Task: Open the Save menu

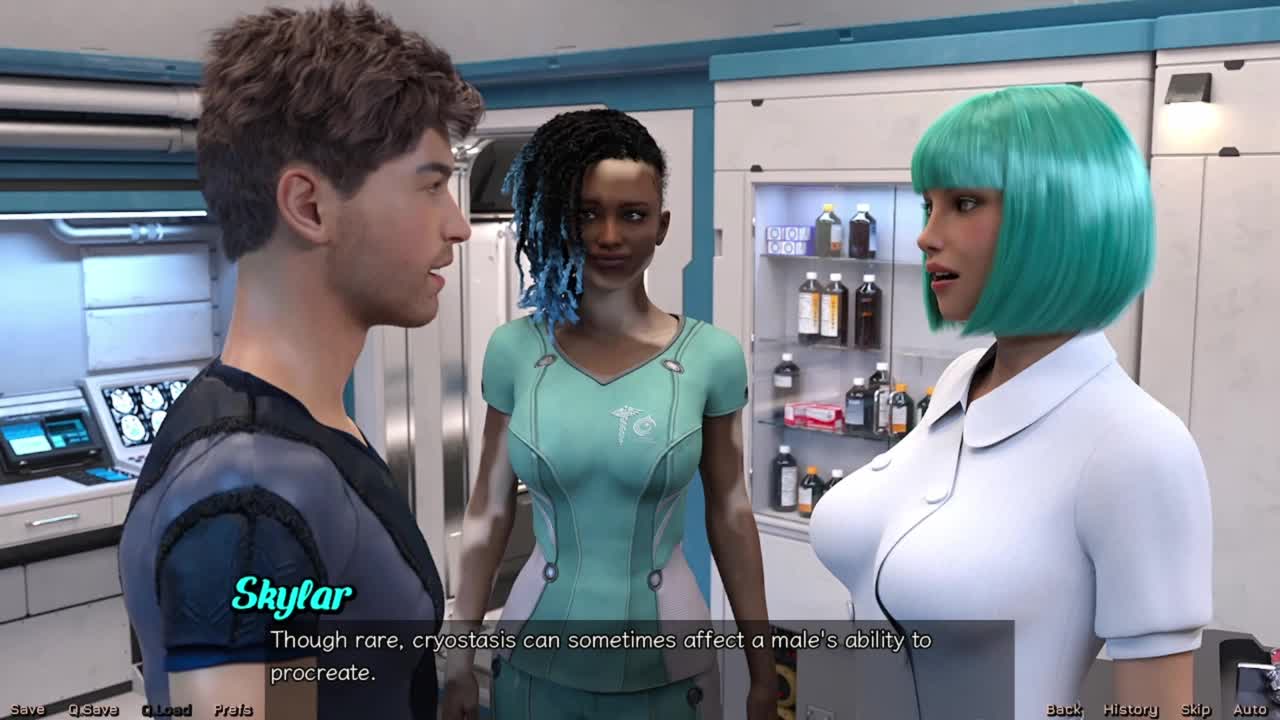Action: click(27, 710)
